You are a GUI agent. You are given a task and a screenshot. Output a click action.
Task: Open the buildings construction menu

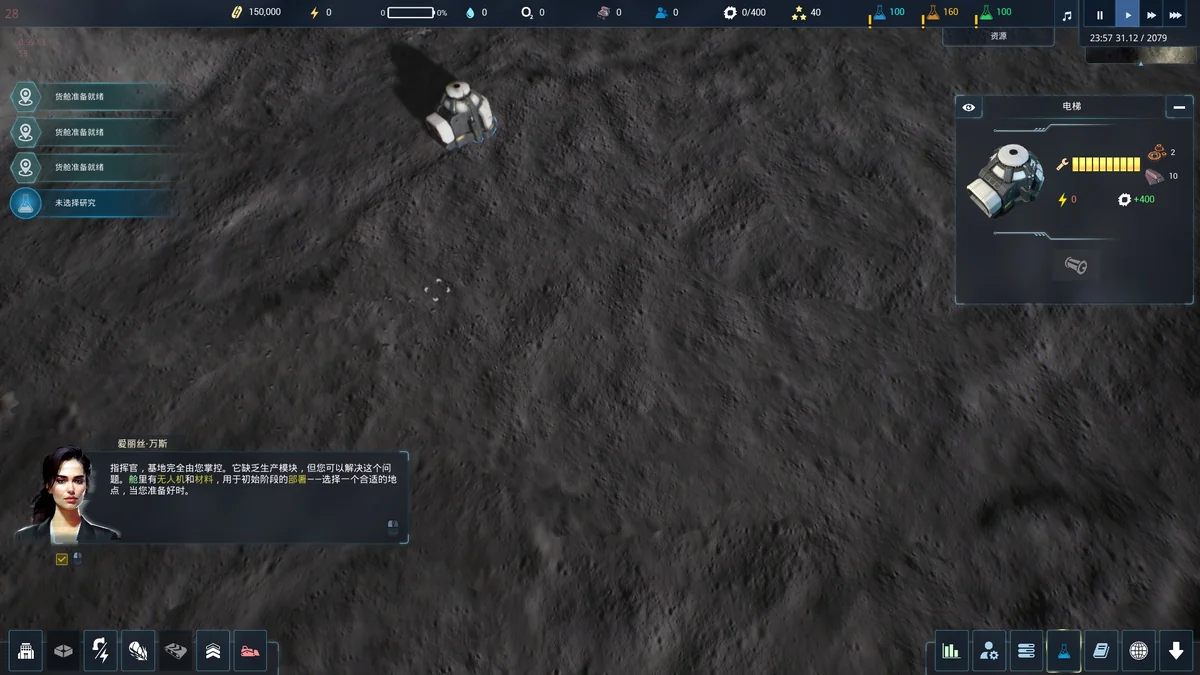coord(26,651)
